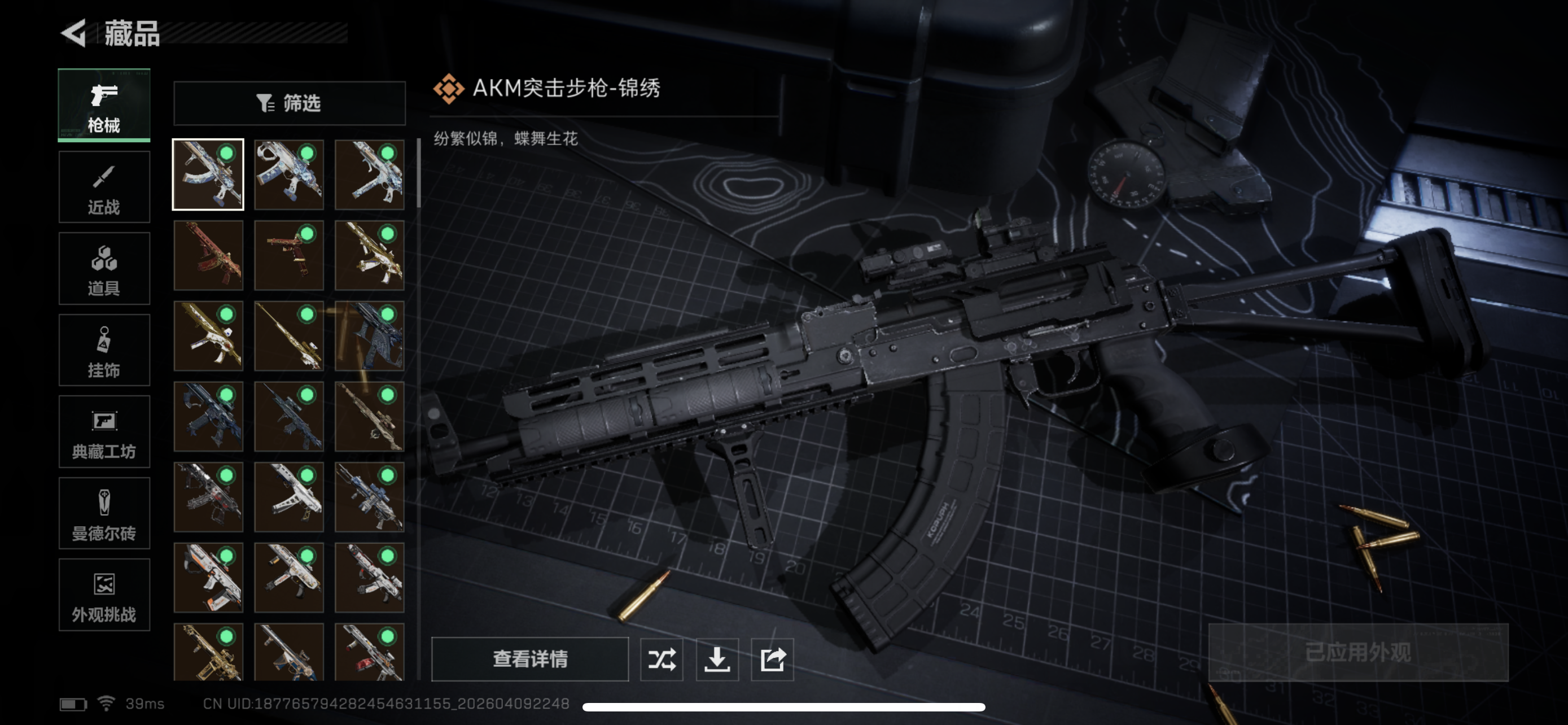Switch to the 近战 melee tab
This screenshot has width=1568, height=725.
[x=103, y=186]
